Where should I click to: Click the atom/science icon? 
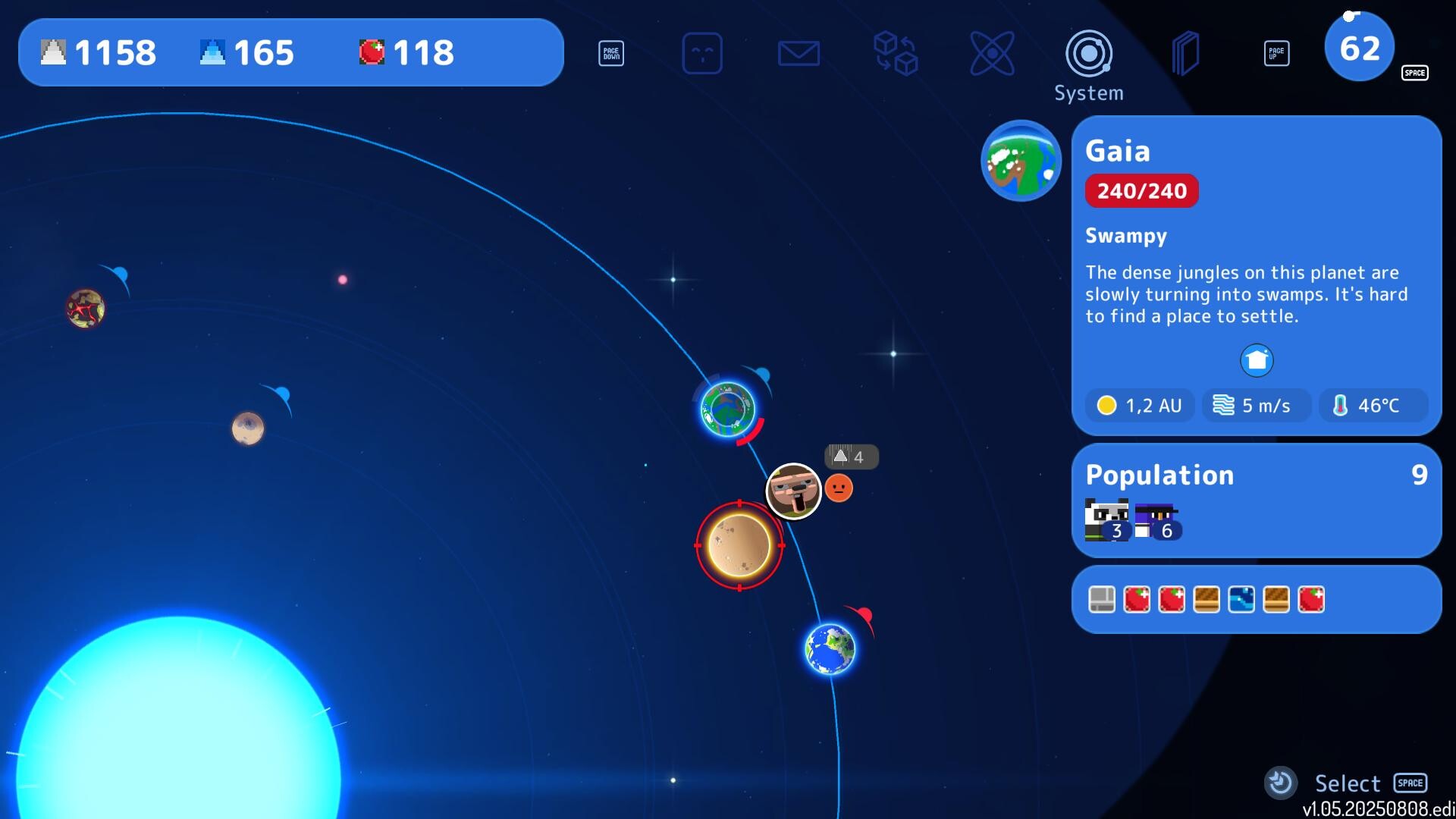tap(993, 53)
